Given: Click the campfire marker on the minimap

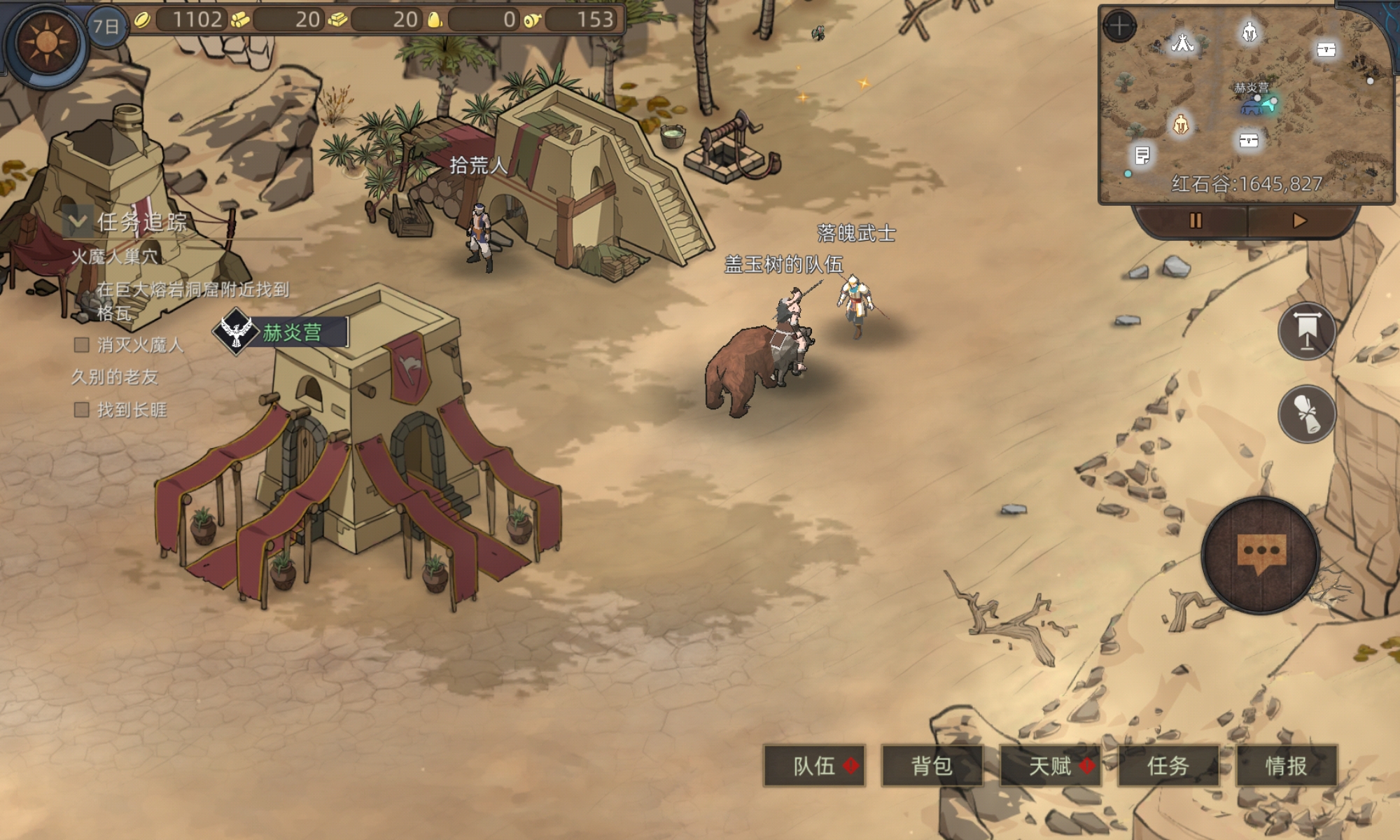Looking at the screenshot, I should point(1182,43).
